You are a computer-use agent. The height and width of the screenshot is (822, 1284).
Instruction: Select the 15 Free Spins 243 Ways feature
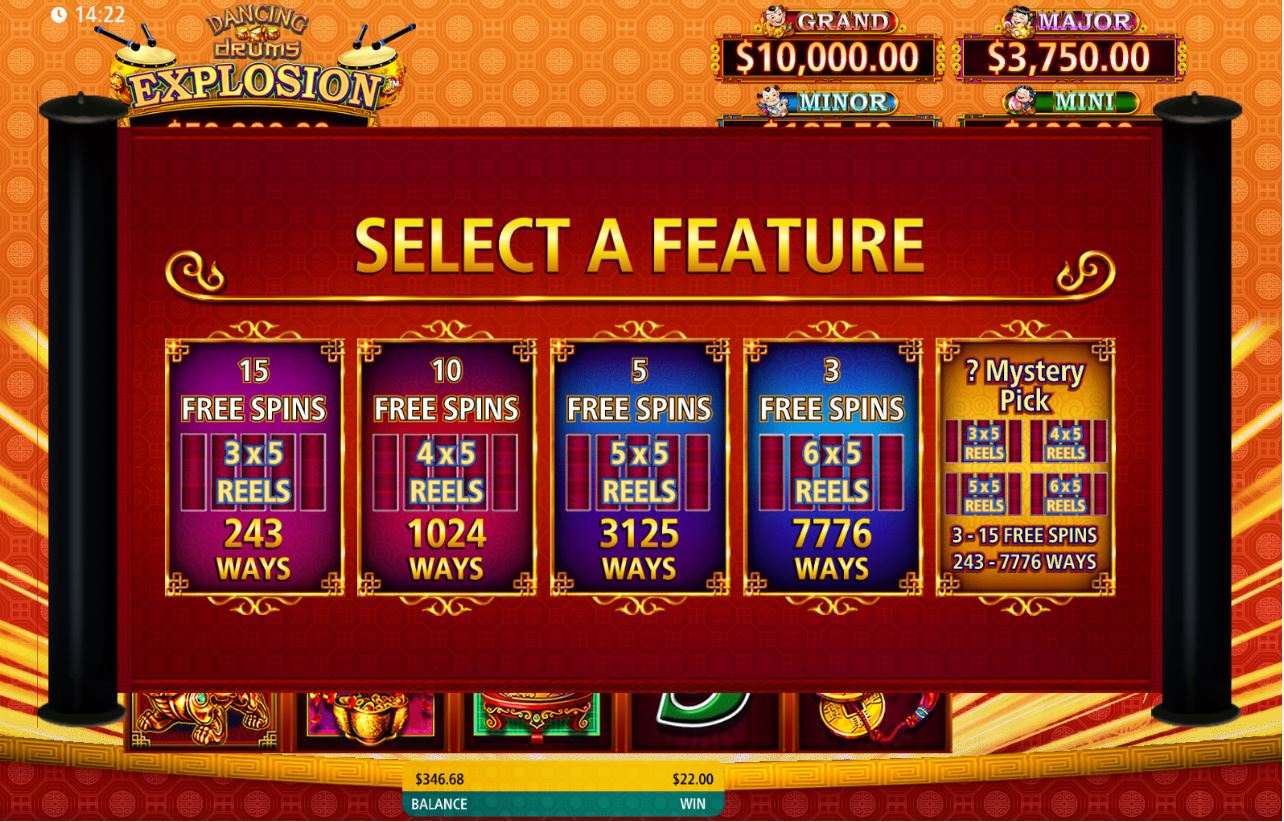point(253,466)
